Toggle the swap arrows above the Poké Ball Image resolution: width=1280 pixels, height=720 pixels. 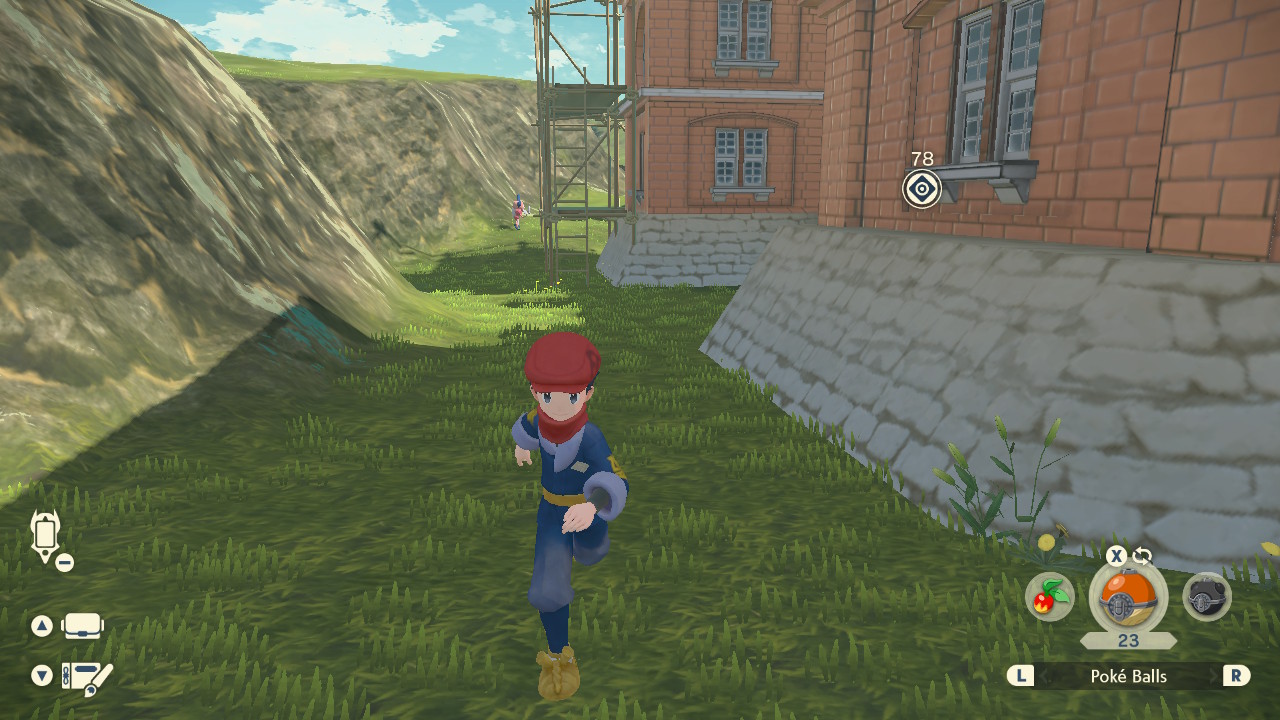[x=1142, y=556]
